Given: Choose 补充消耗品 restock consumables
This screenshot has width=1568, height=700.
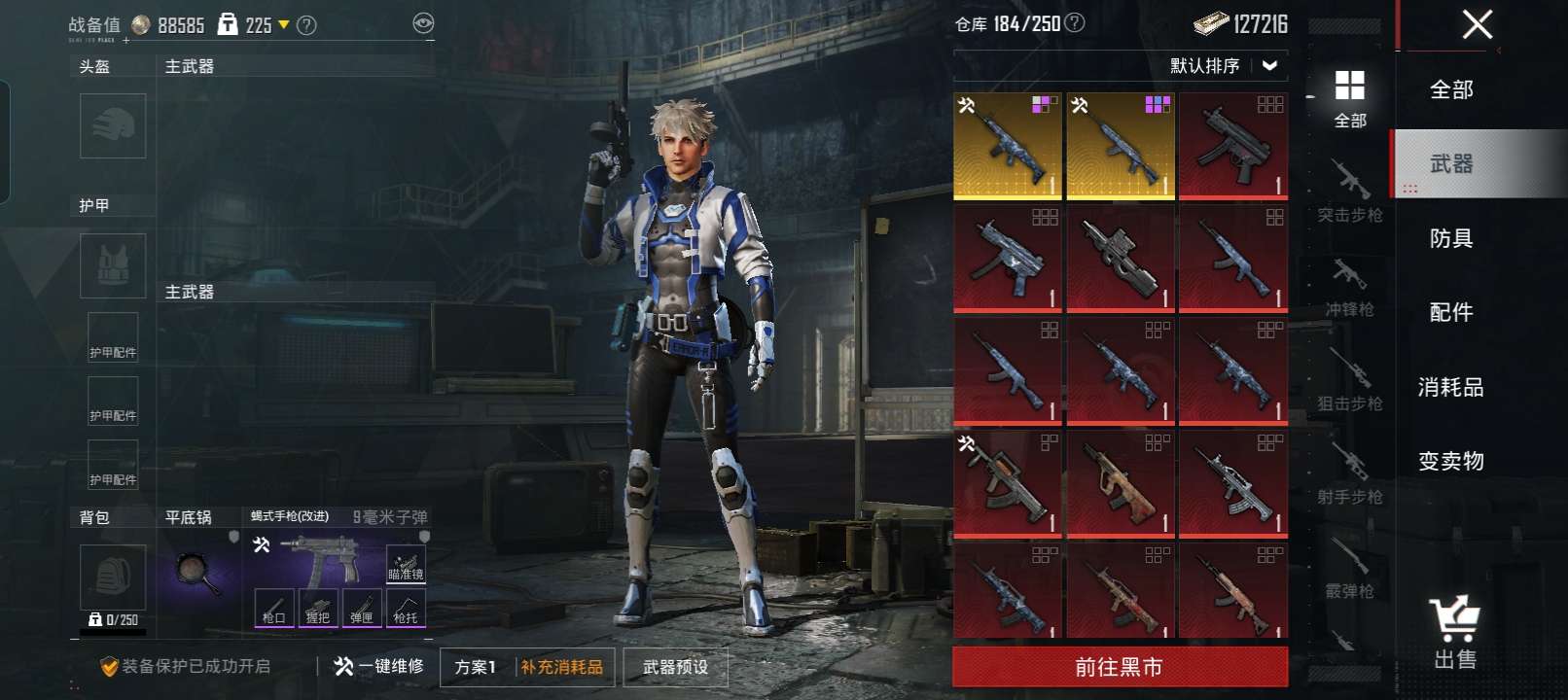Looking at the screenshot, I should click(562, 668).
